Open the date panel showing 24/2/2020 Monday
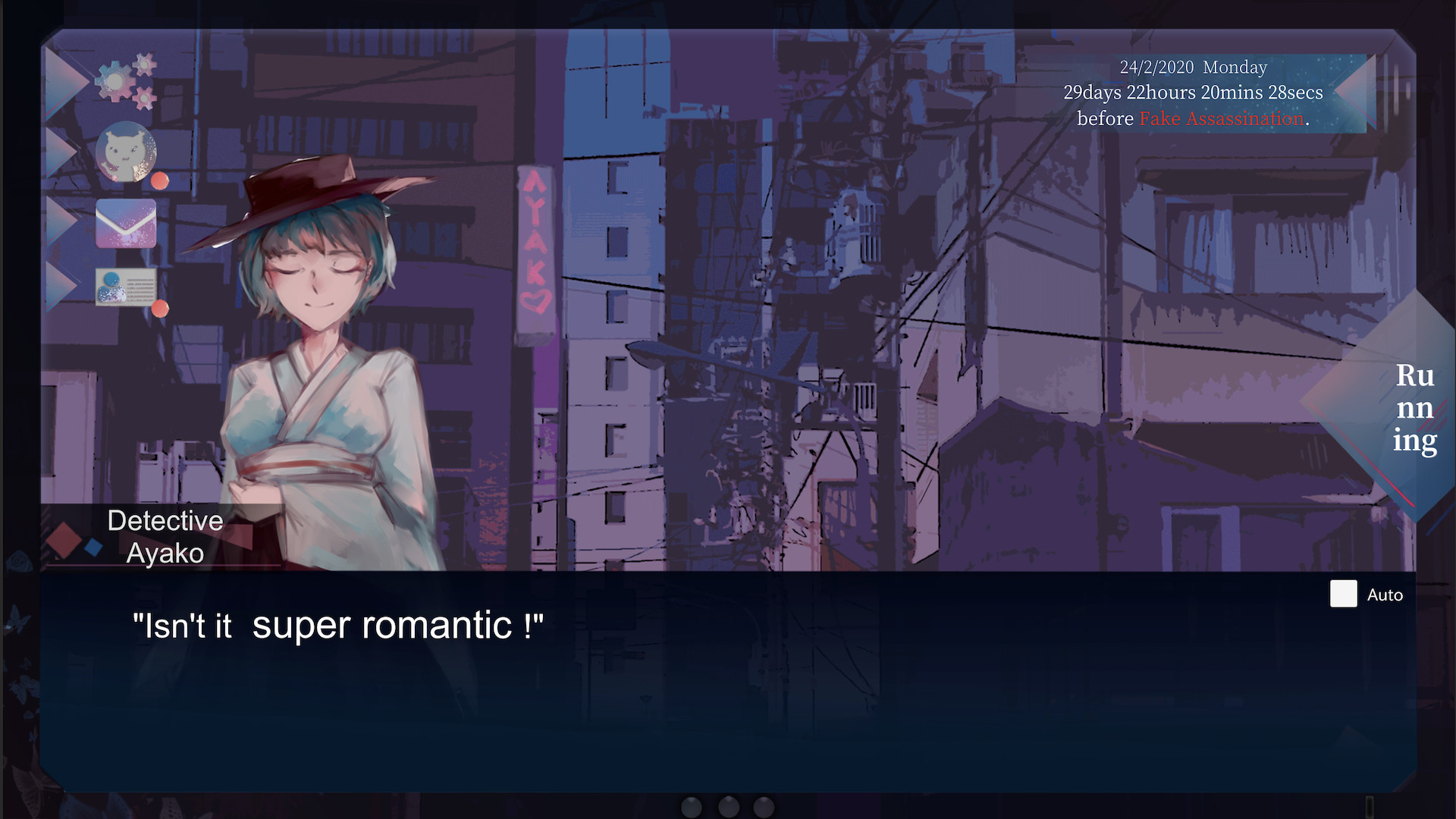Image resolution: width=1456 pixels, height=819 pixels. tap(1194, 67)
